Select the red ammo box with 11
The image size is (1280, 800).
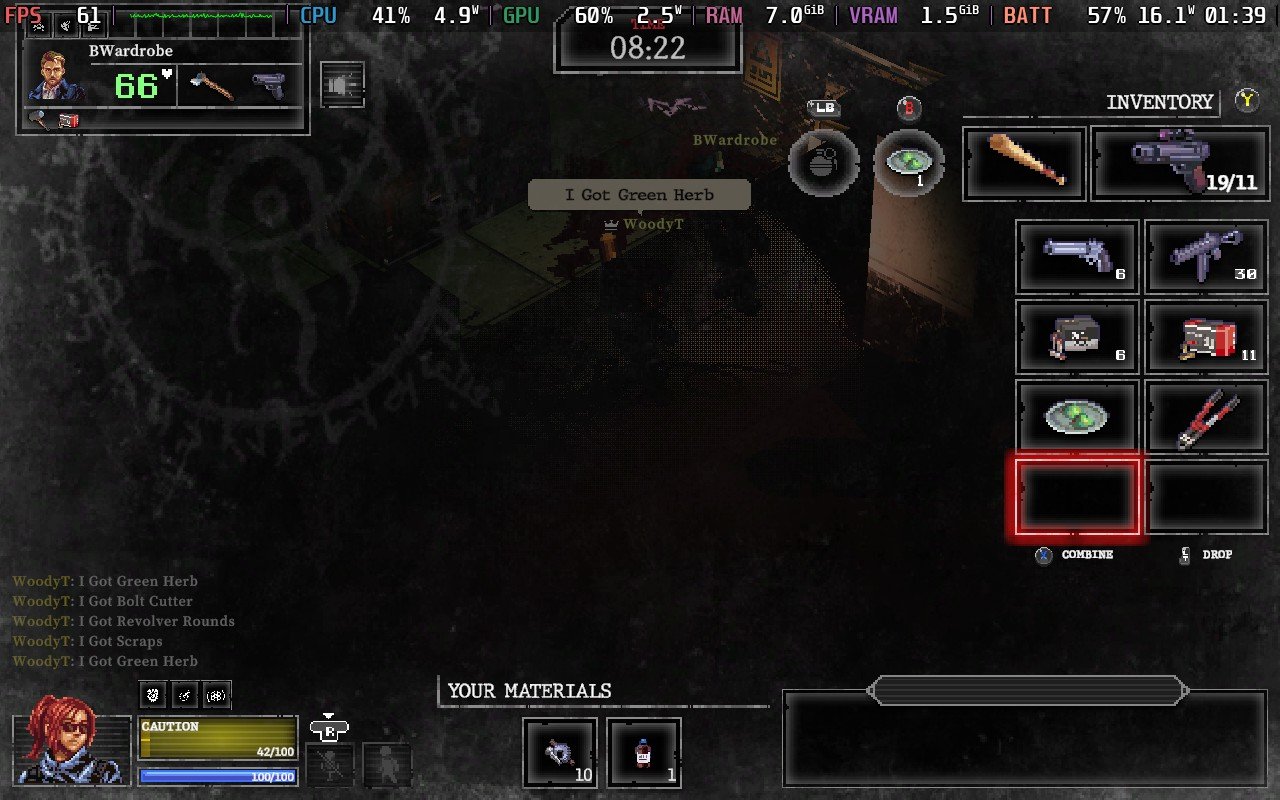(x=1205, y=337)
